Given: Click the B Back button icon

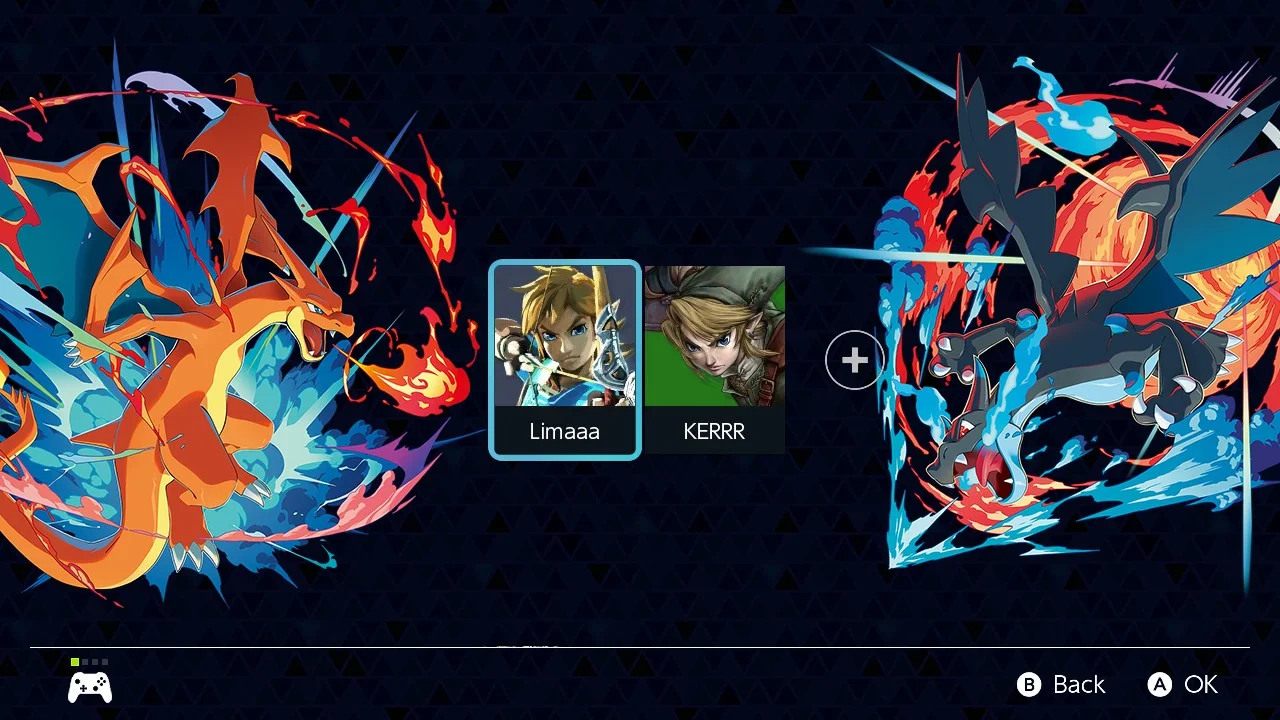Looking at the screenshot, I should [1028, 685].
